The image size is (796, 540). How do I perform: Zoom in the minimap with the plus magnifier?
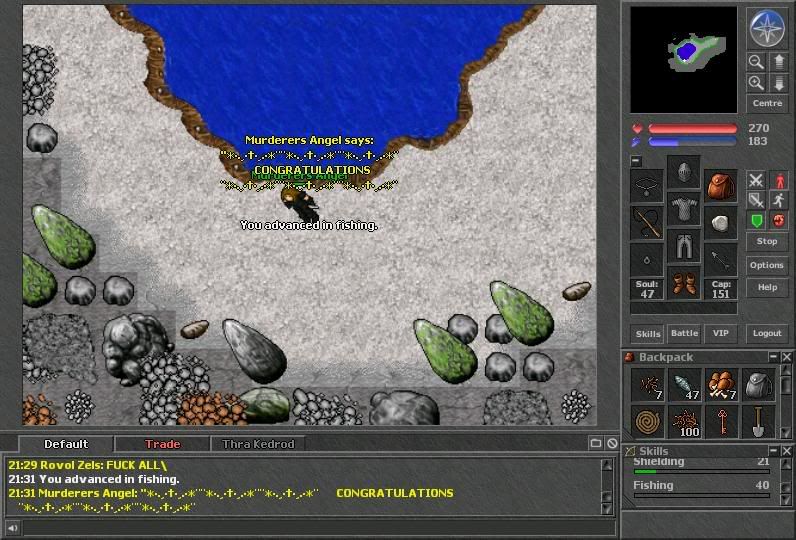click(x=757, y=83)
